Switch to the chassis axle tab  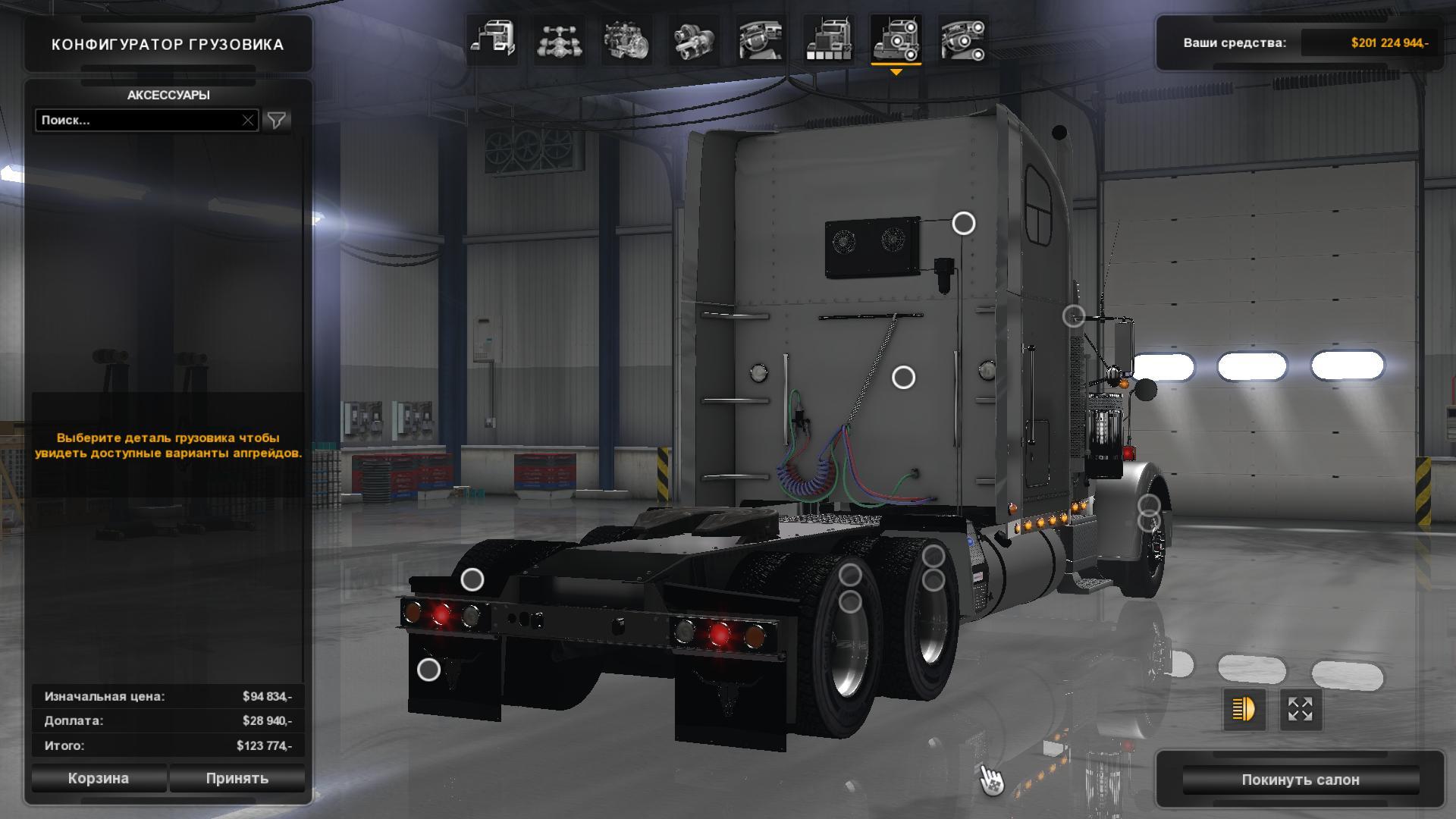[559, 39]
